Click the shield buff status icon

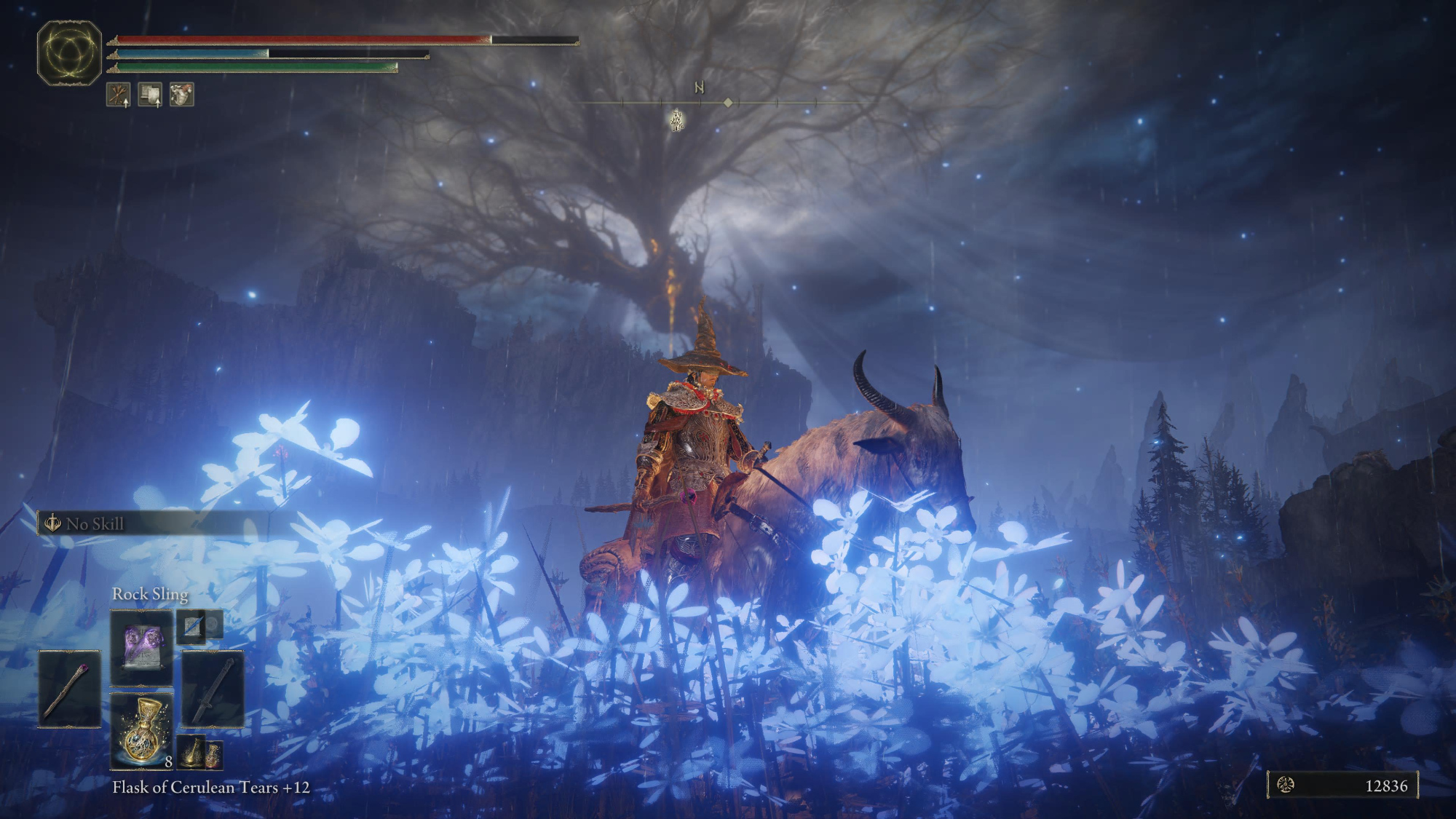[150, 95]
